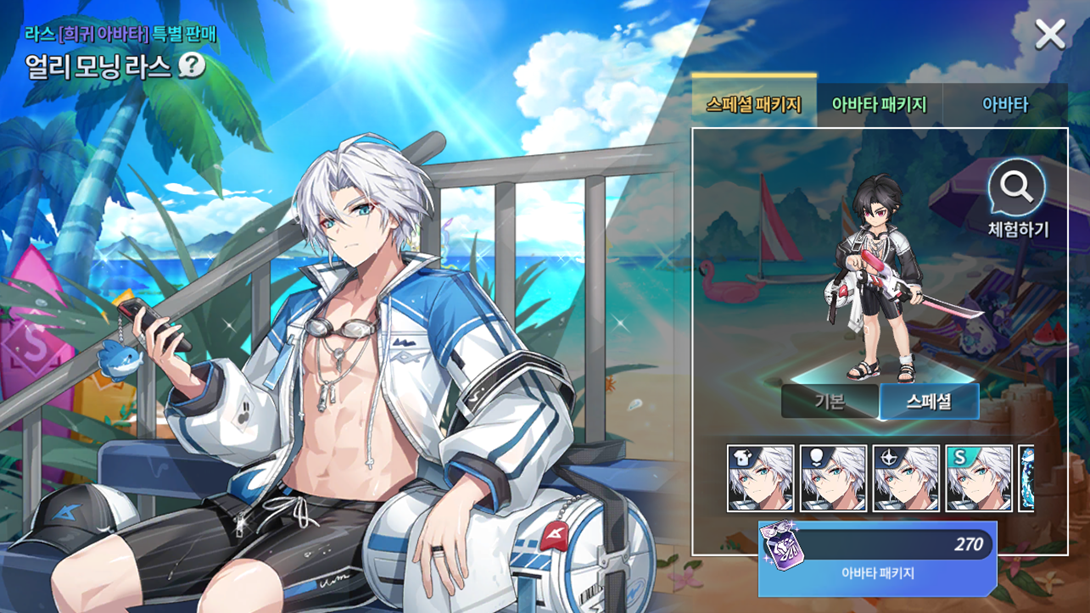Click the 체험하기 magnifier button

[x=1017, y=199]
